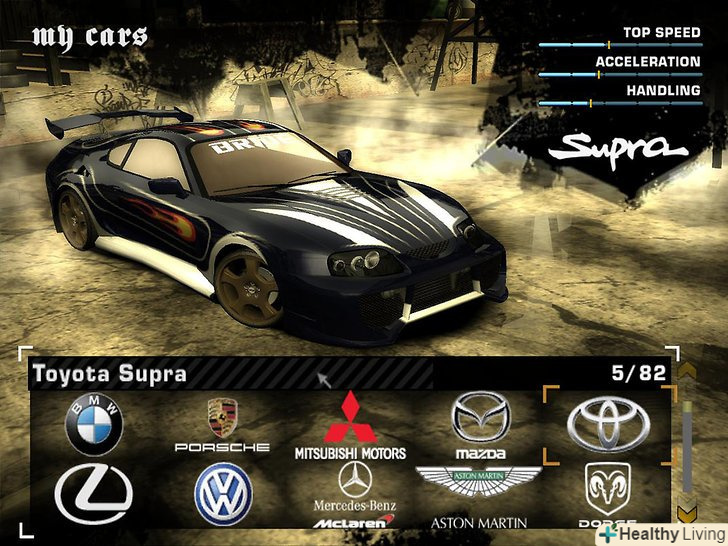
Task: Select the BMW manufacturer logo
Action: click(x=94, y=424)
